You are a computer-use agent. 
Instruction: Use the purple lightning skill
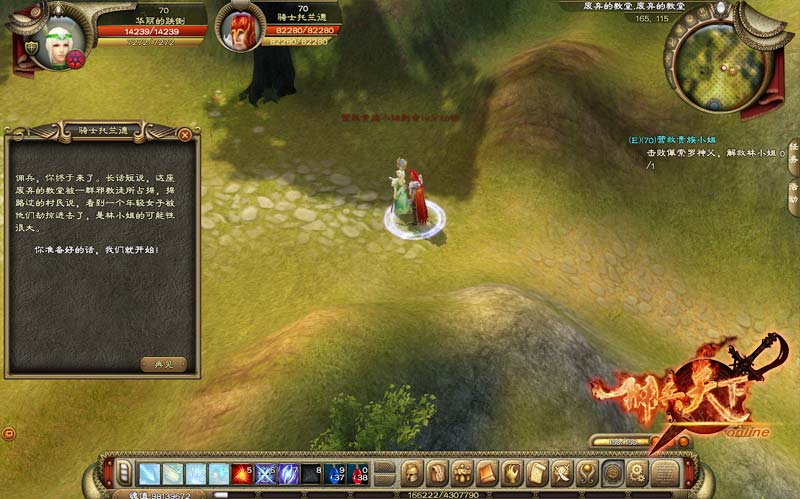point(289,473)
